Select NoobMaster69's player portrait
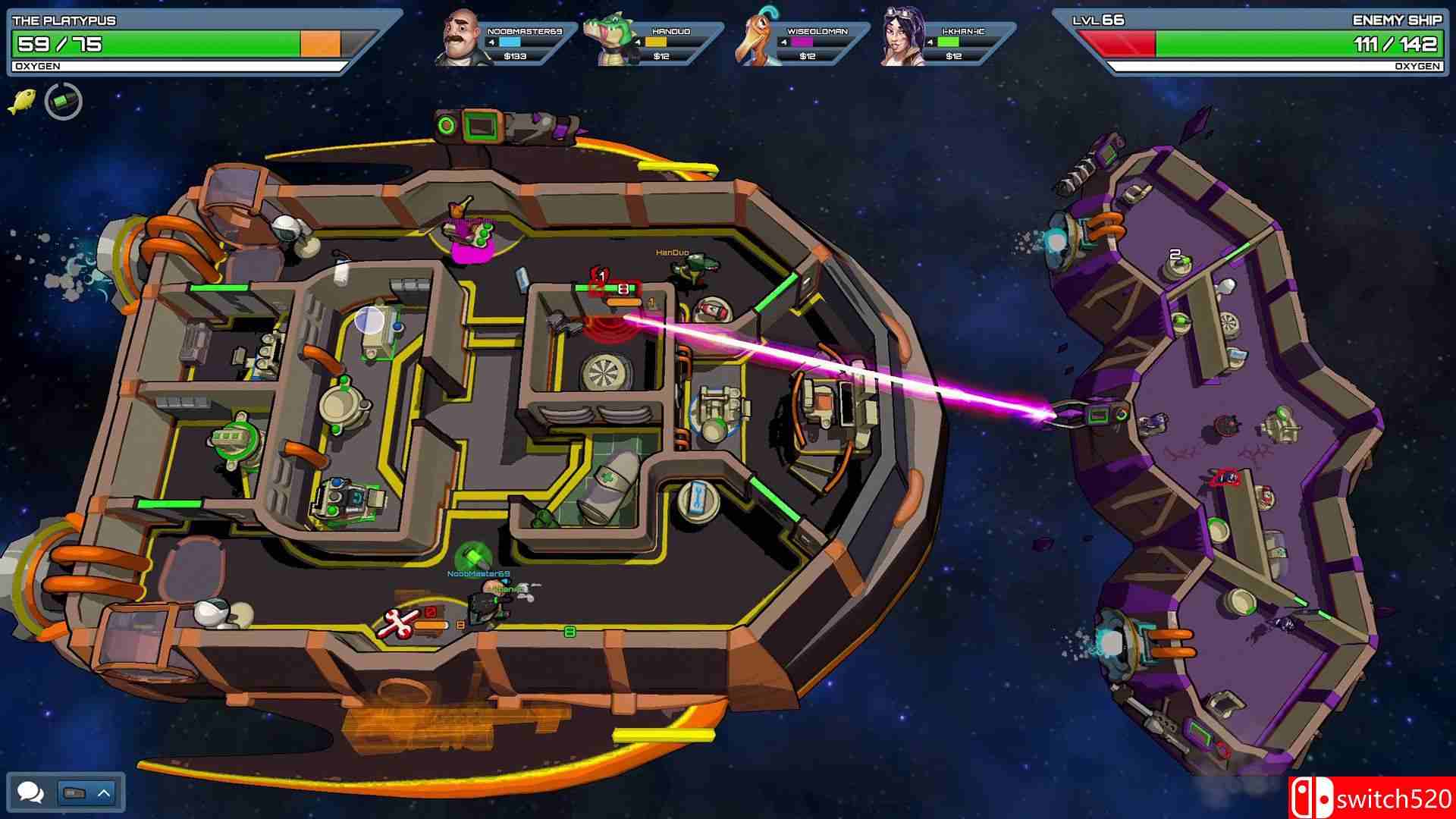Viewport: 1456px width, 819px height. tap(463, 38)
